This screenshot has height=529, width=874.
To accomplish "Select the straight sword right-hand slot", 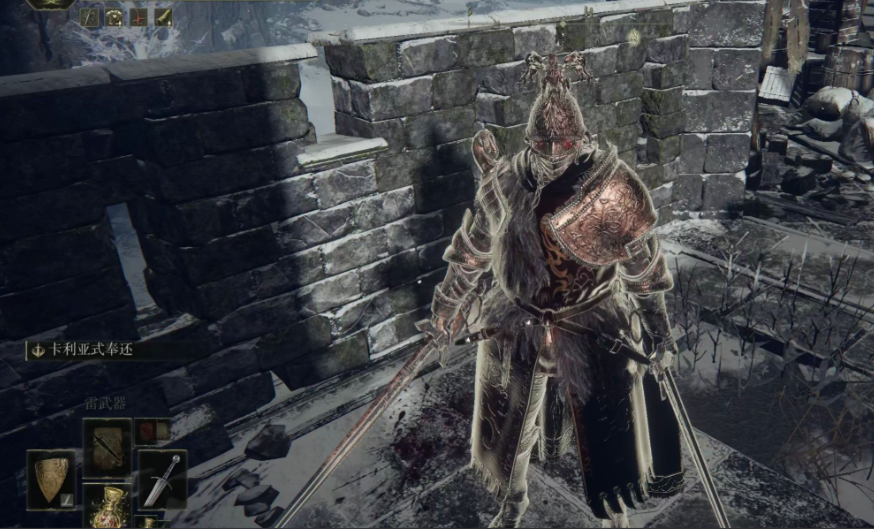I will 161,478.
